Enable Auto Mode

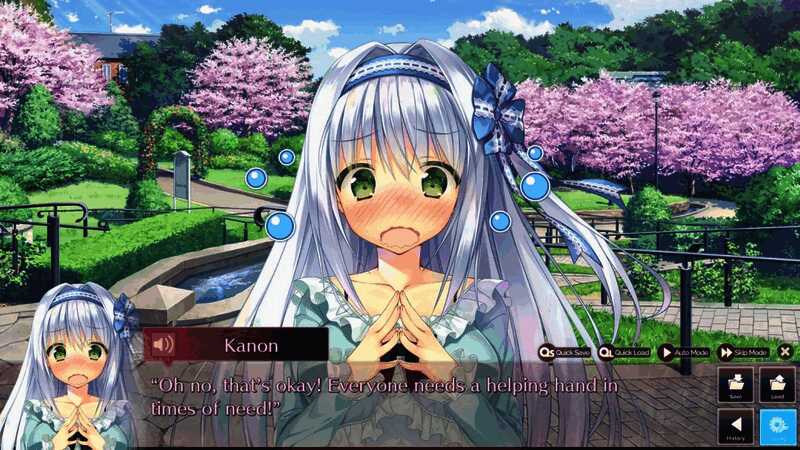pyautogui.click(x=685, y=352)
